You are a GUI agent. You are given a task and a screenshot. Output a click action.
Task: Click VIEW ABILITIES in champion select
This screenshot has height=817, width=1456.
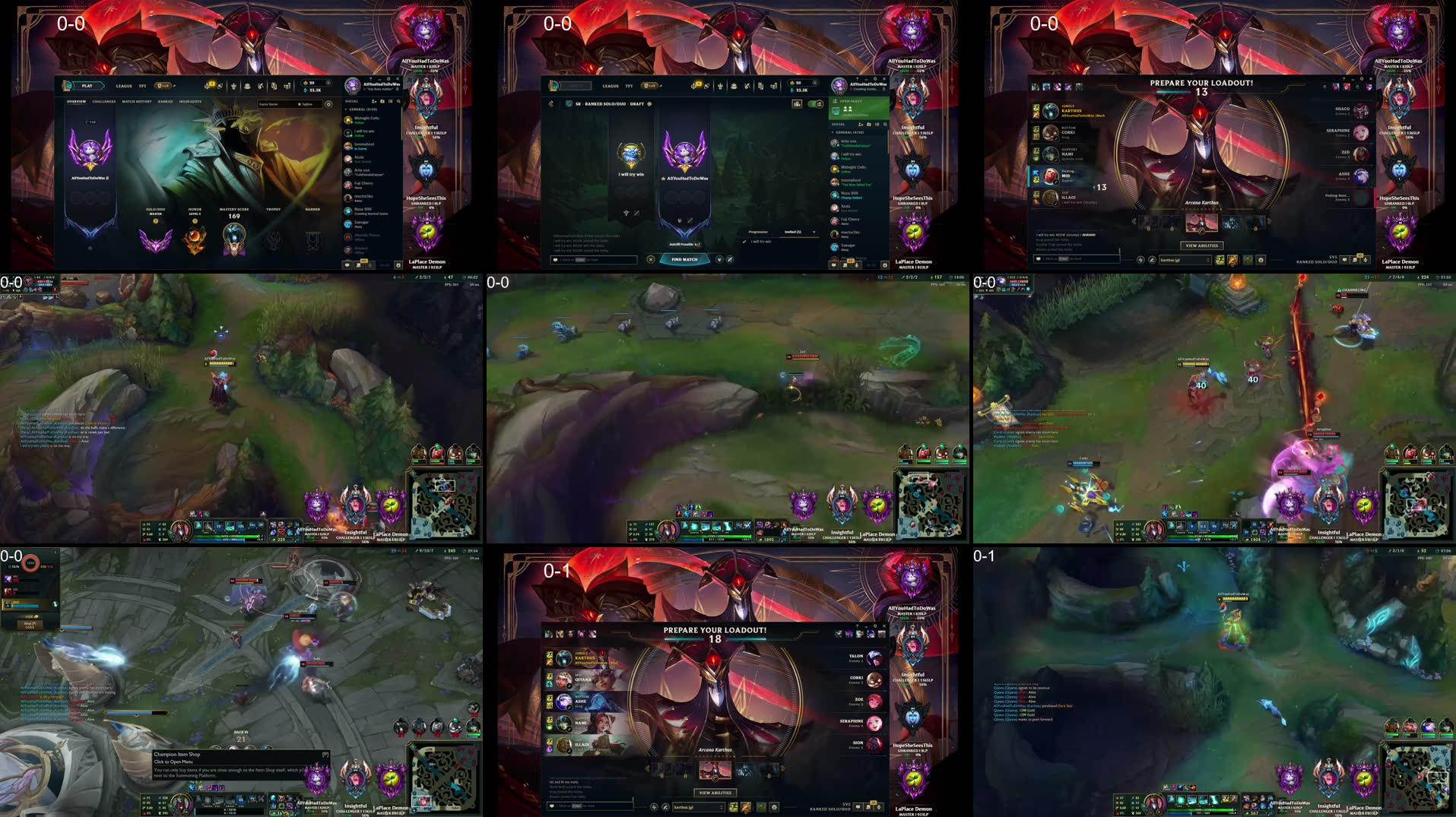(1202, 245)
